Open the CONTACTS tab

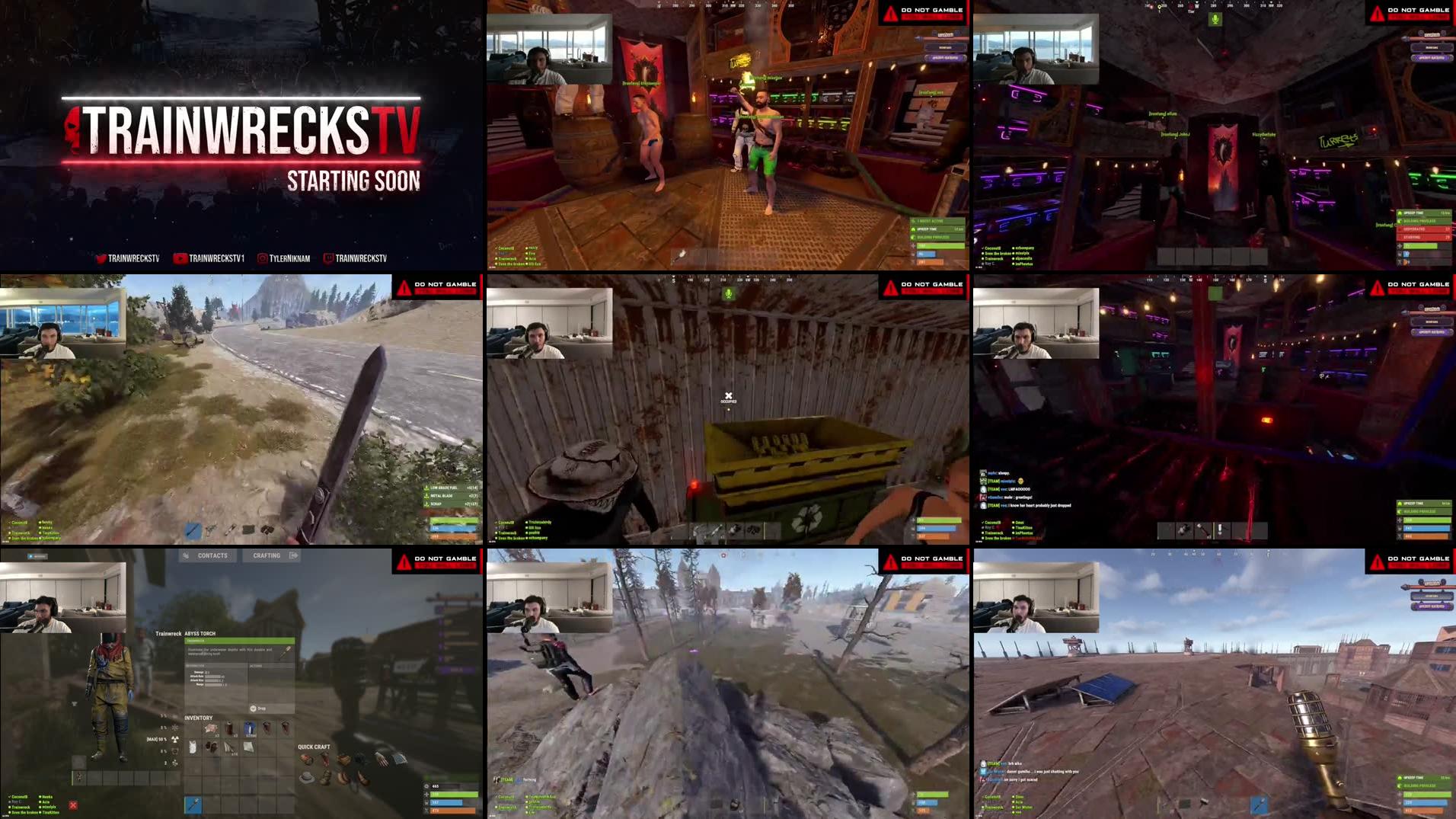click(x=212, y=555)
